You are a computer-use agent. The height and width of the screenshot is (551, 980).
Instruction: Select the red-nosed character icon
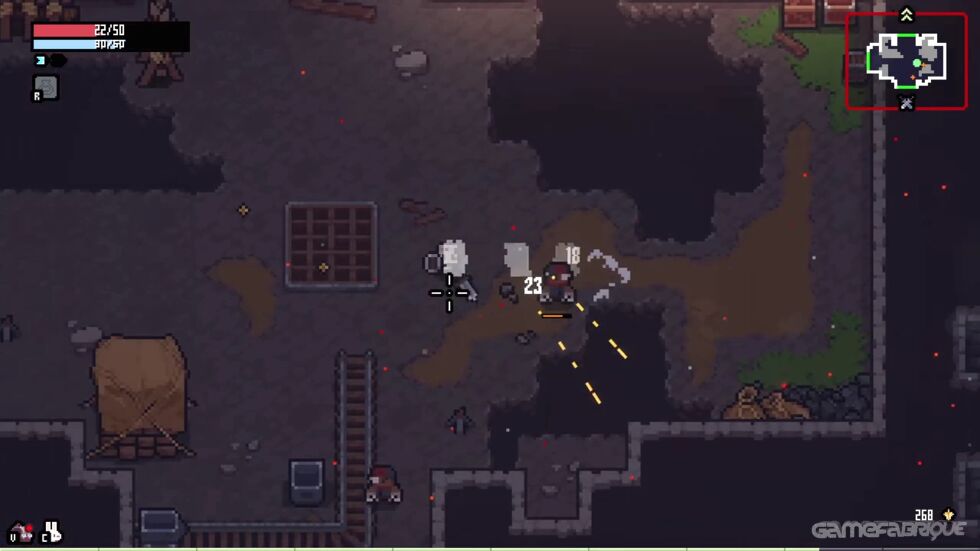(x=22, y=532)
